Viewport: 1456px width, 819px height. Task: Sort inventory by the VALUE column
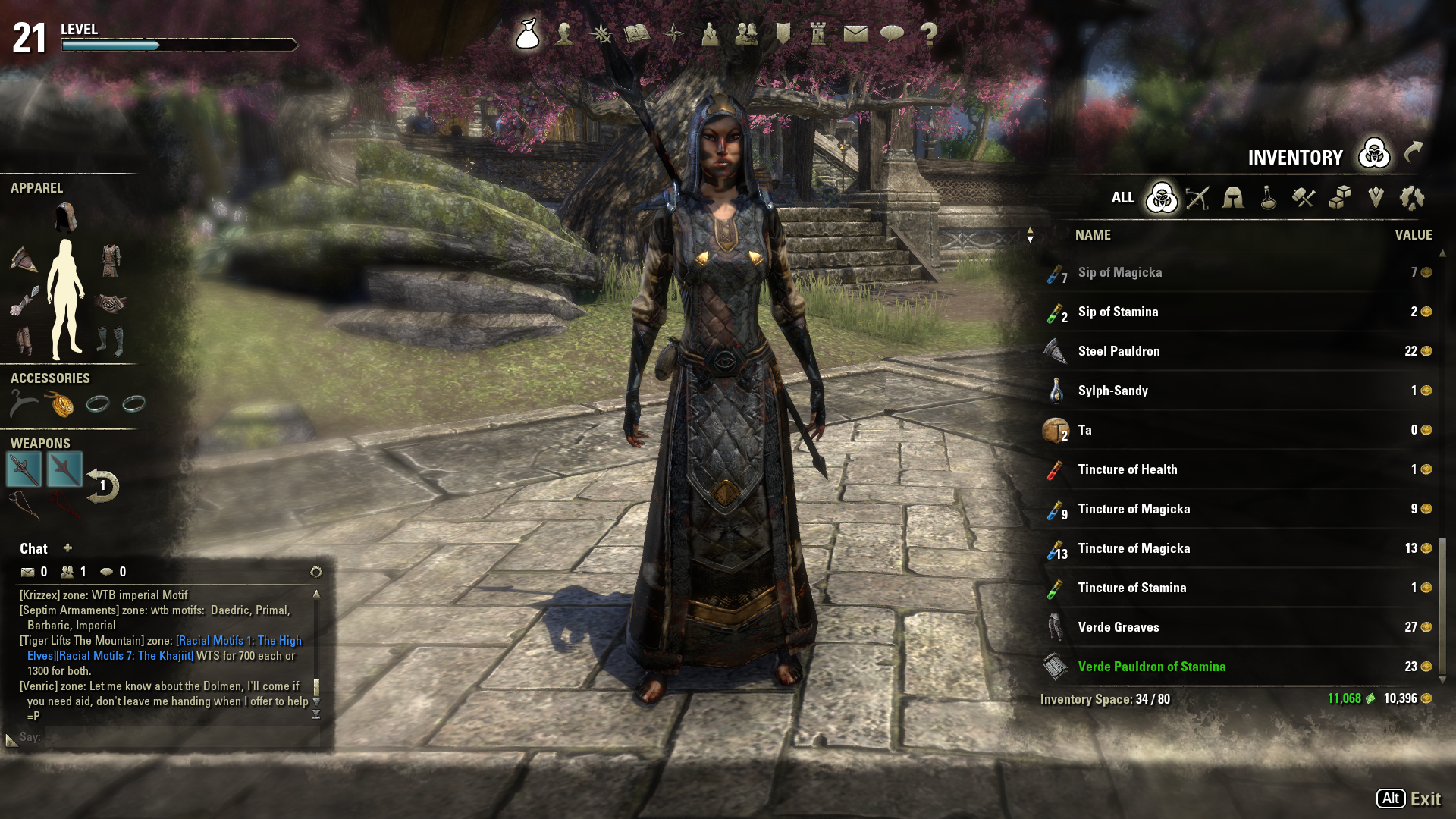point(1414,235)
